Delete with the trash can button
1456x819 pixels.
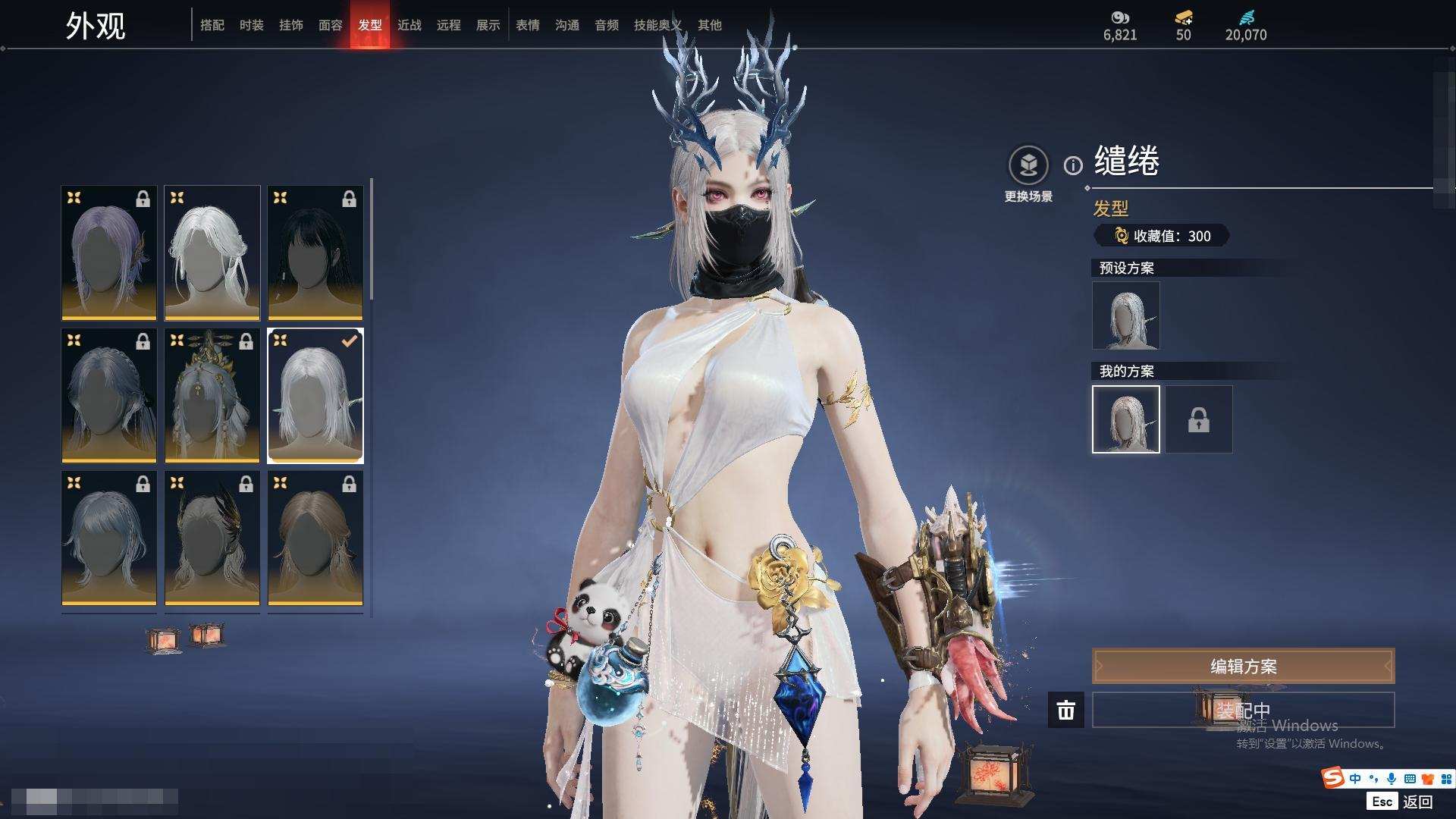(x=1066, y=710)
